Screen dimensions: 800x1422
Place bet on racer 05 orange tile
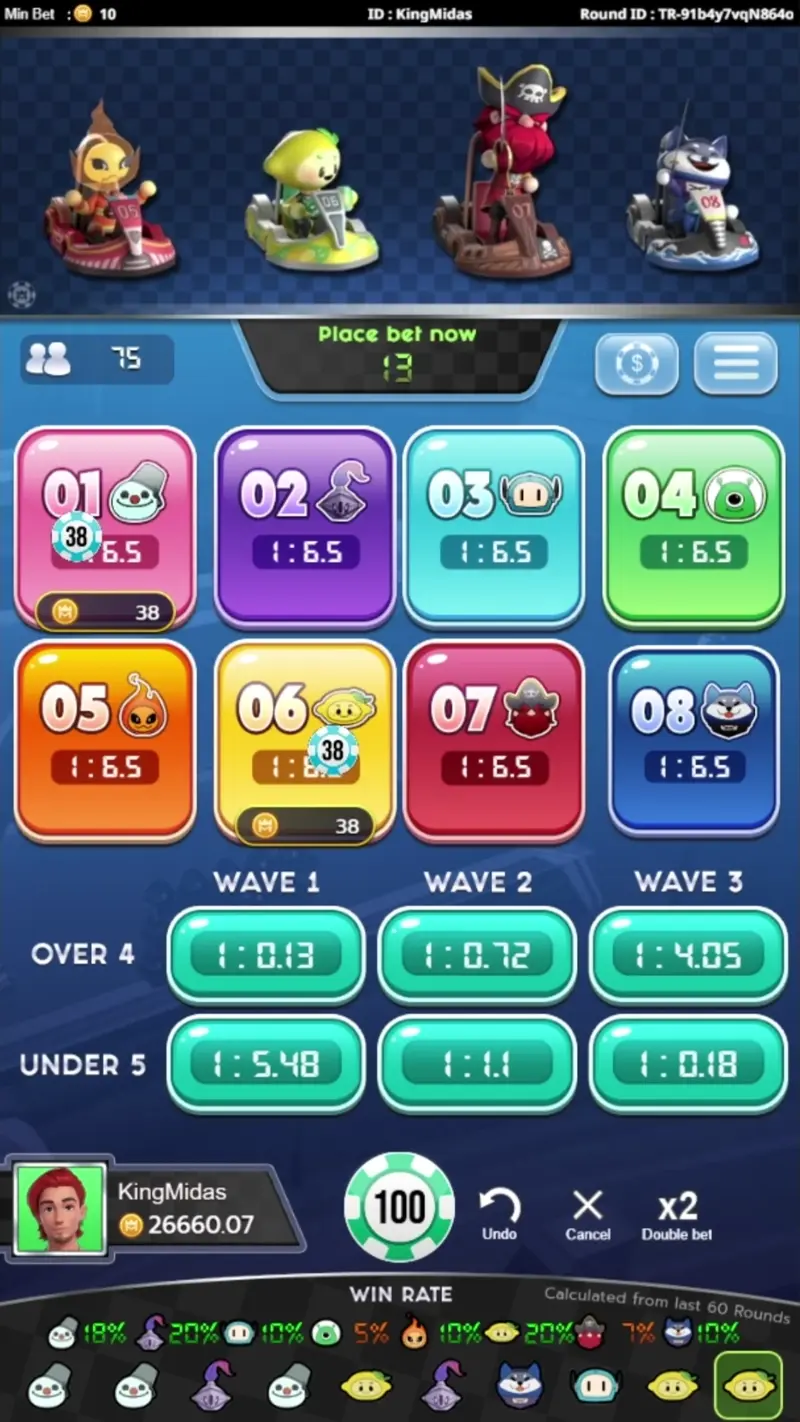(105, 740)
